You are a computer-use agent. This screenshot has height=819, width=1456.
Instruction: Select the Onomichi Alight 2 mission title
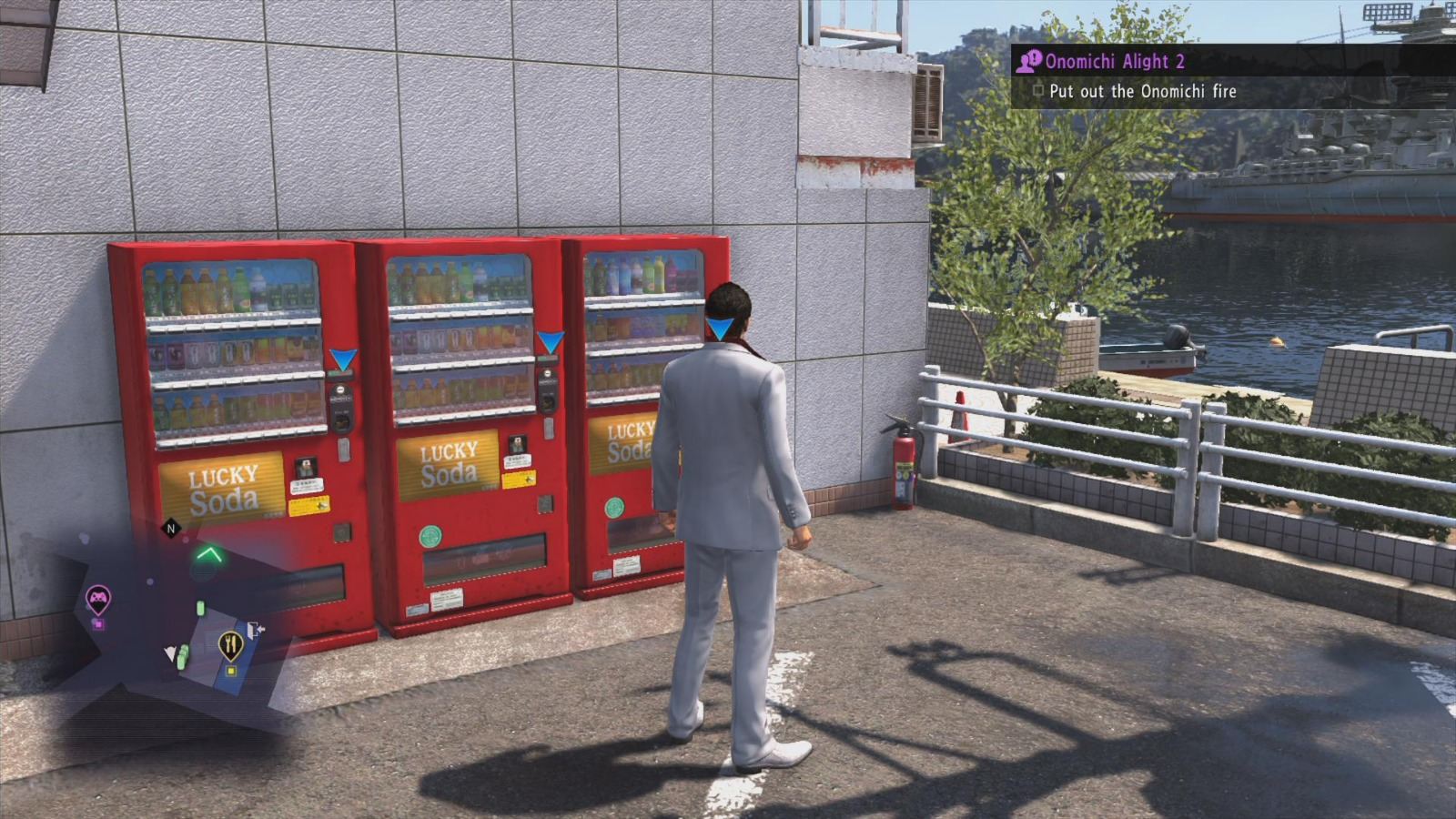tap(1115, 61)
